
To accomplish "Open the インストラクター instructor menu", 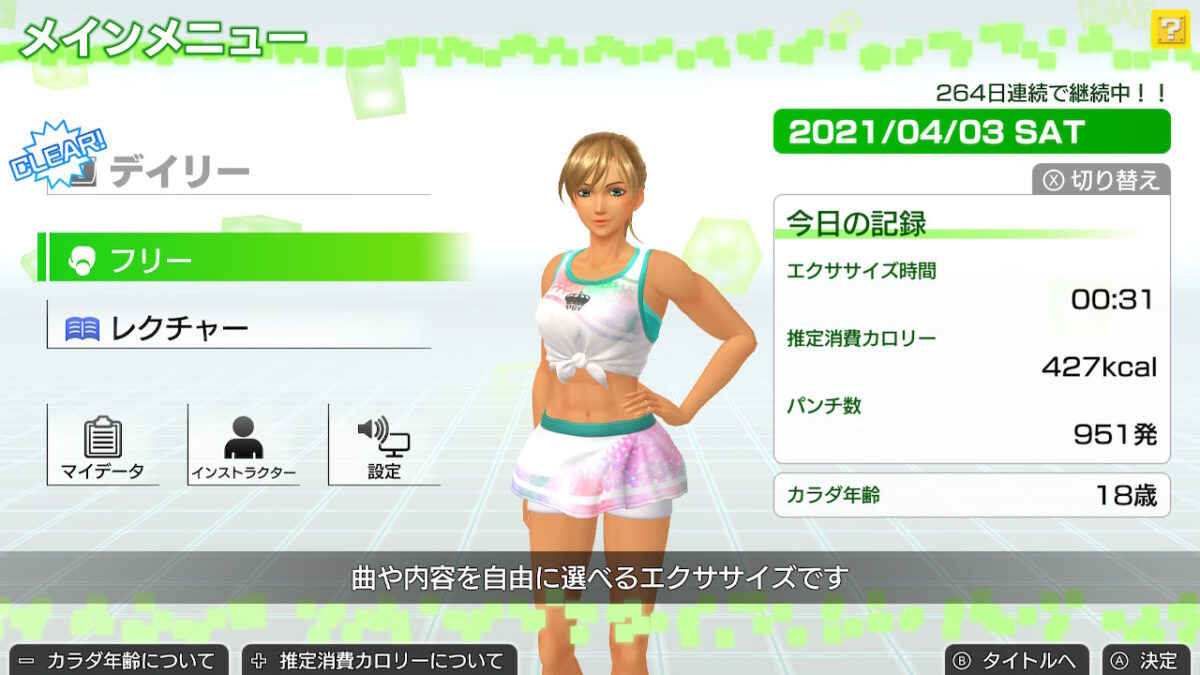I will 243,445.
